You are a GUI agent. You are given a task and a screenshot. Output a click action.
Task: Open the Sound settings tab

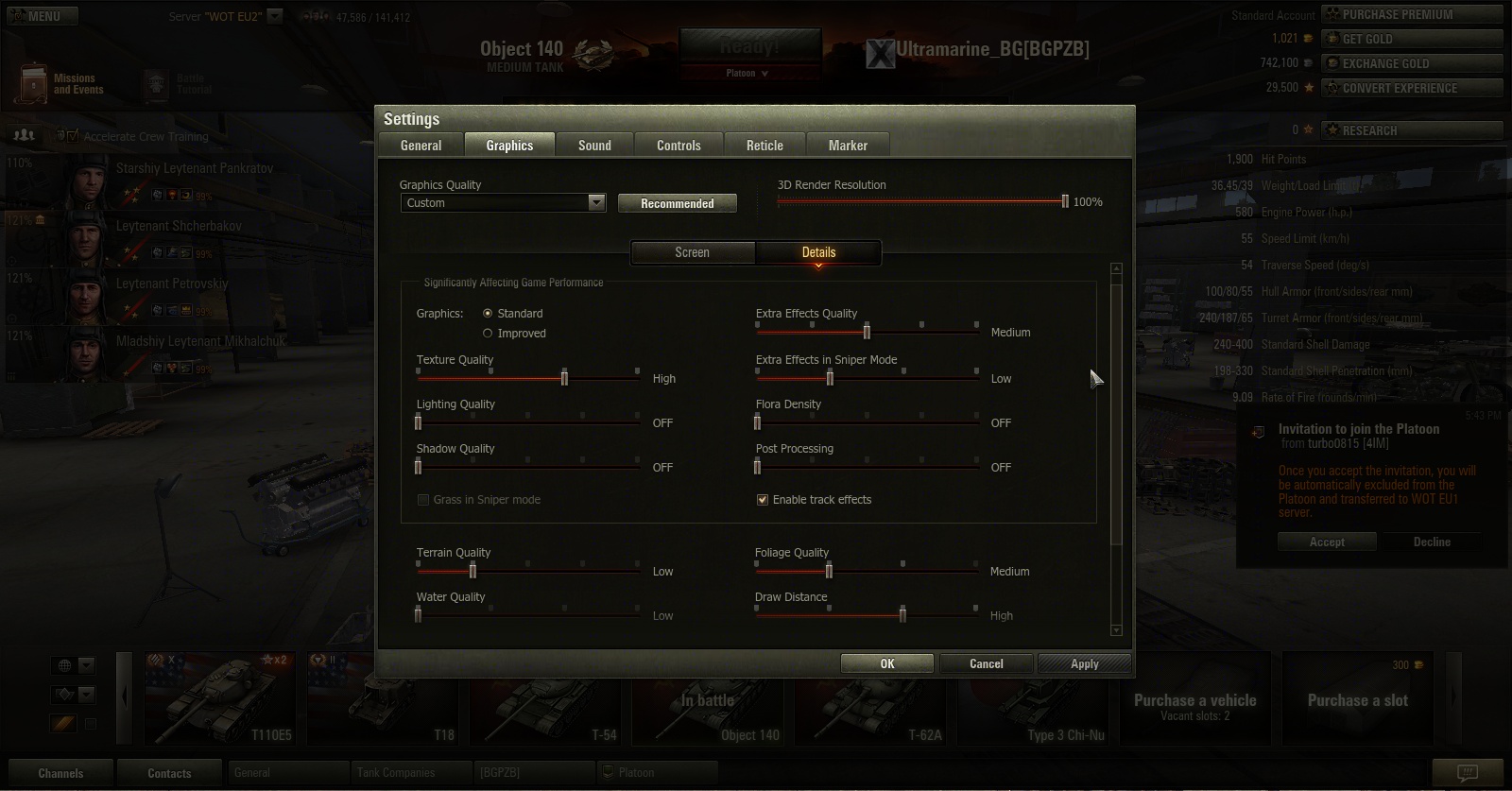(x=594, y=146)
